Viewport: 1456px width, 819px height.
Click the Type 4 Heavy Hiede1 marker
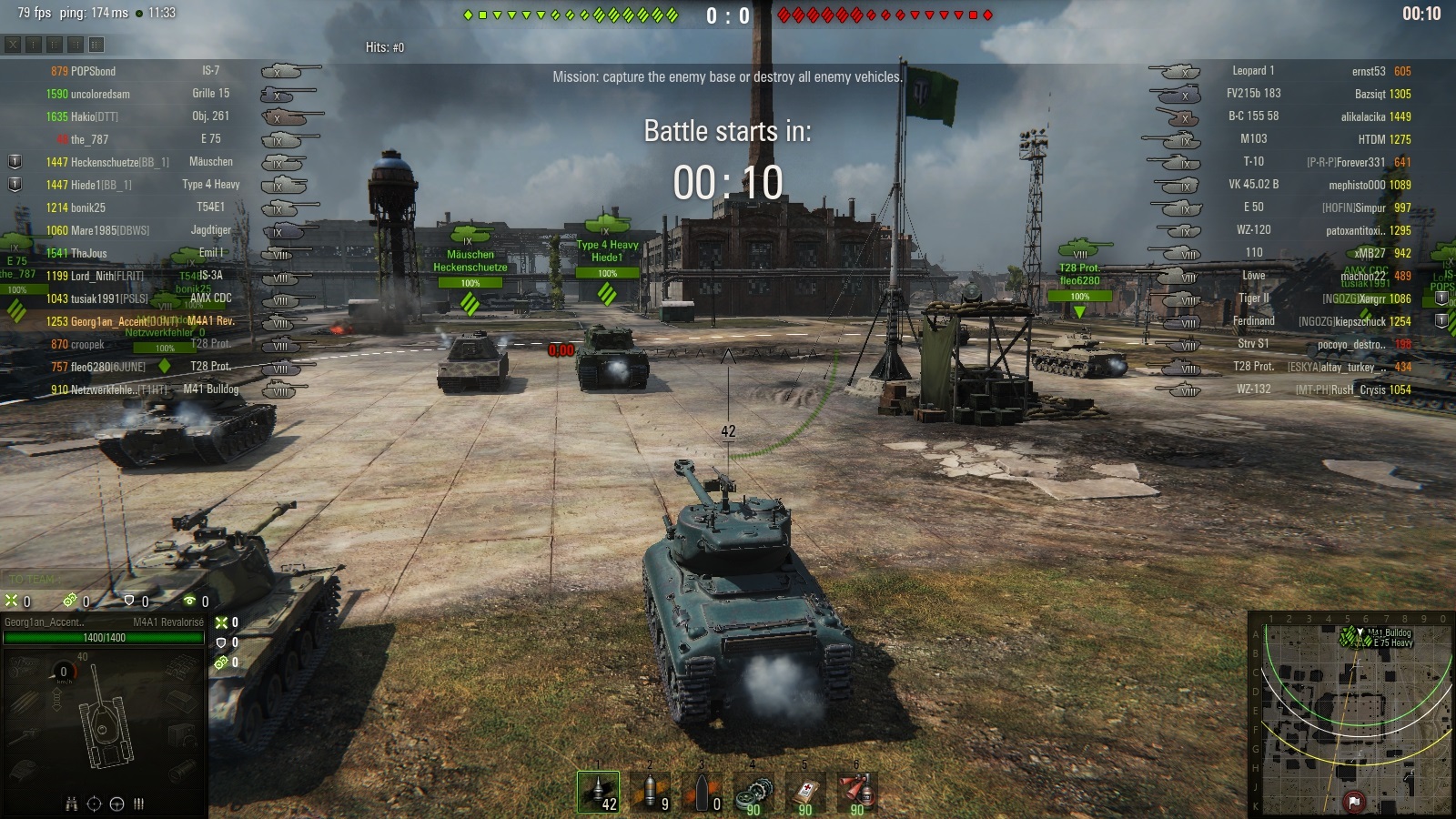tap(607, 251)
